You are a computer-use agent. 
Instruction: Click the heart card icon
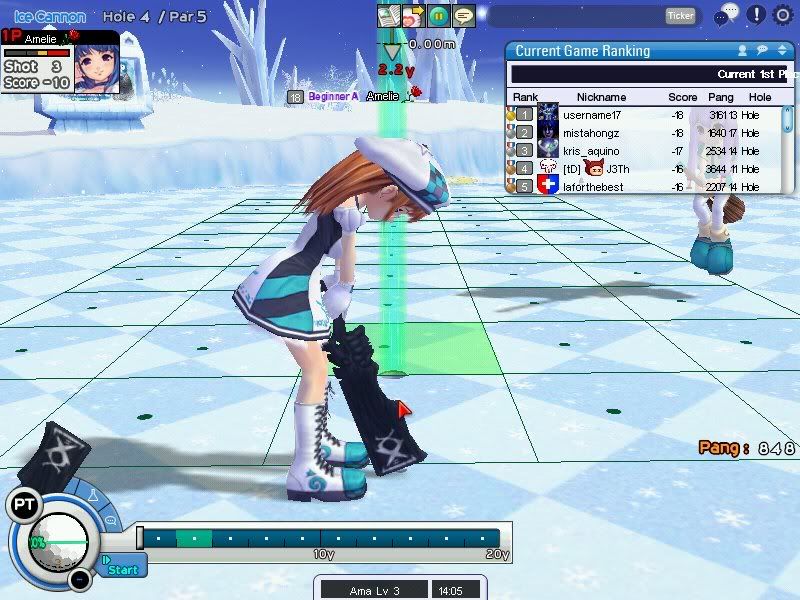pos(414,16)
